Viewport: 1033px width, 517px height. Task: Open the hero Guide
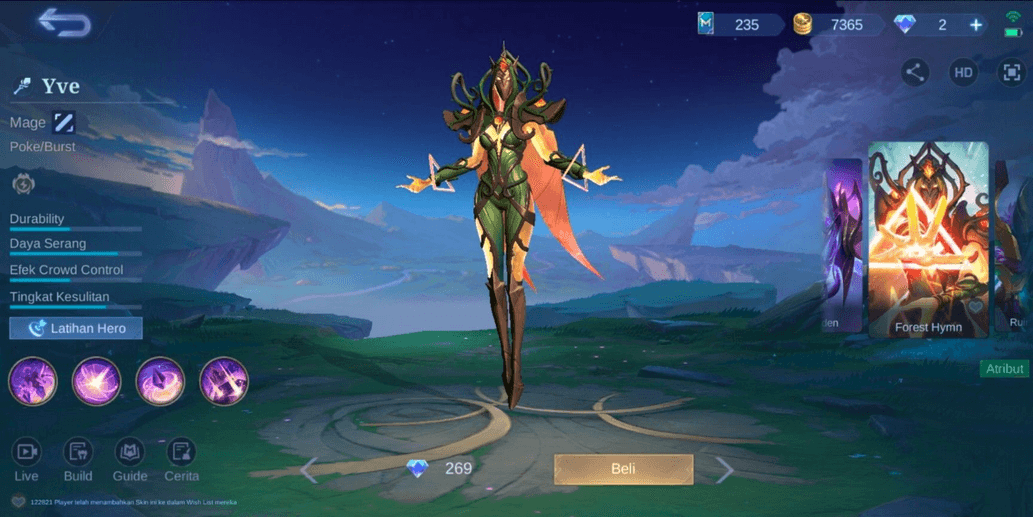point(130,459)
